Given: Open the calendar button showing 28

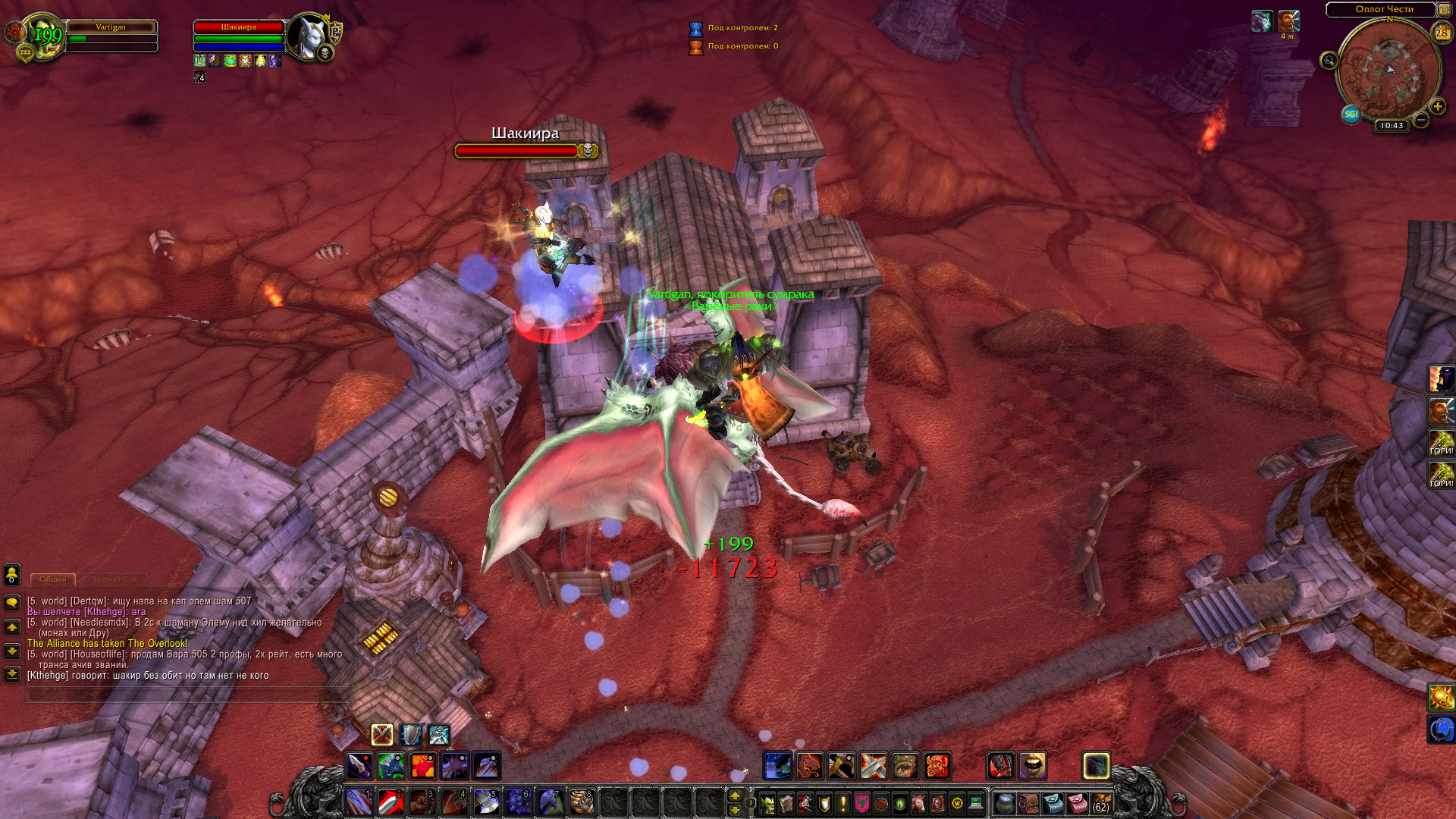Looking at the screenshot, I should click(x=1442, y=33).
